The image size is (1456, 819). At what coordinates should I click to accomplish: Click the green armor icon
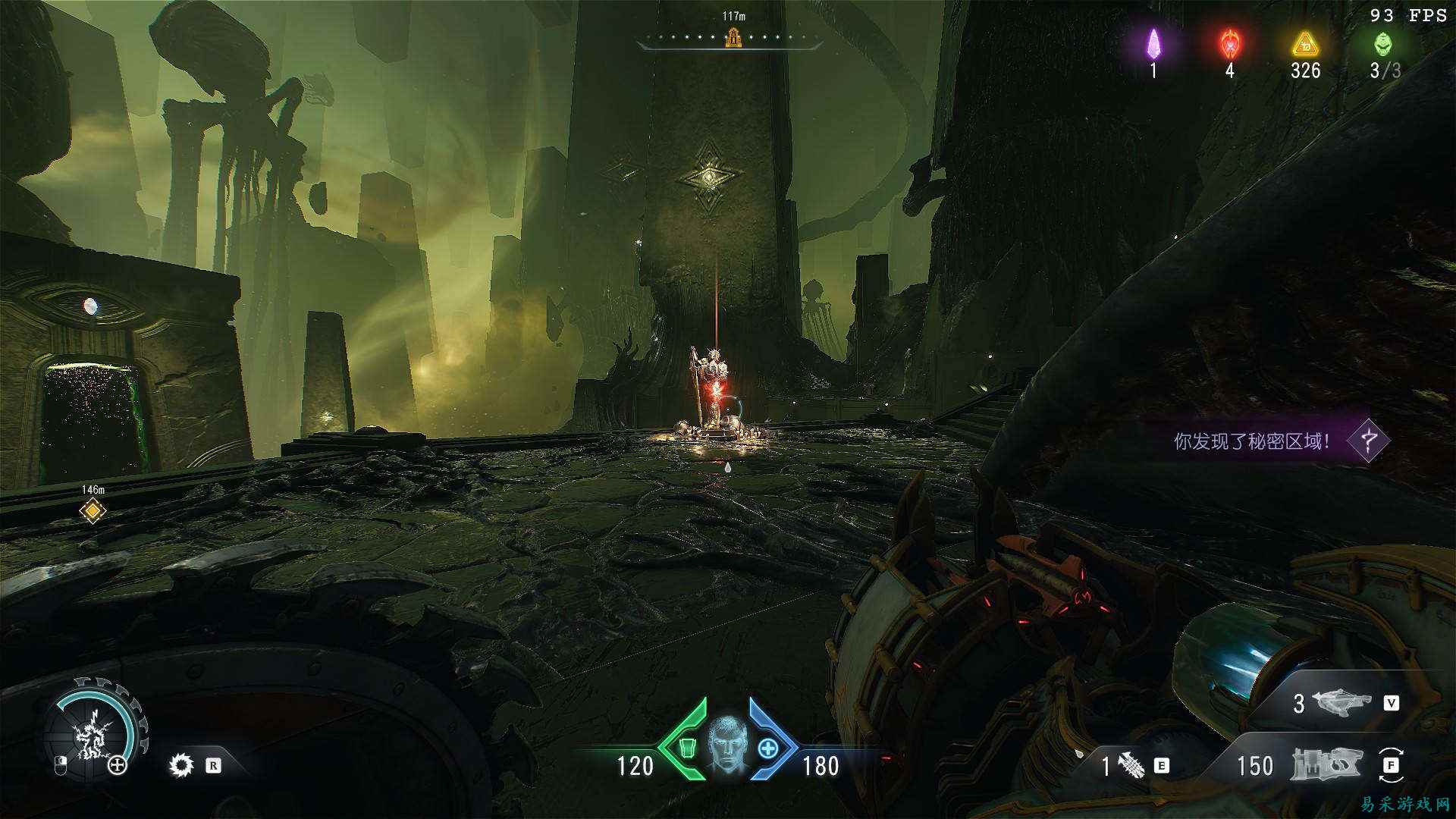687,748
